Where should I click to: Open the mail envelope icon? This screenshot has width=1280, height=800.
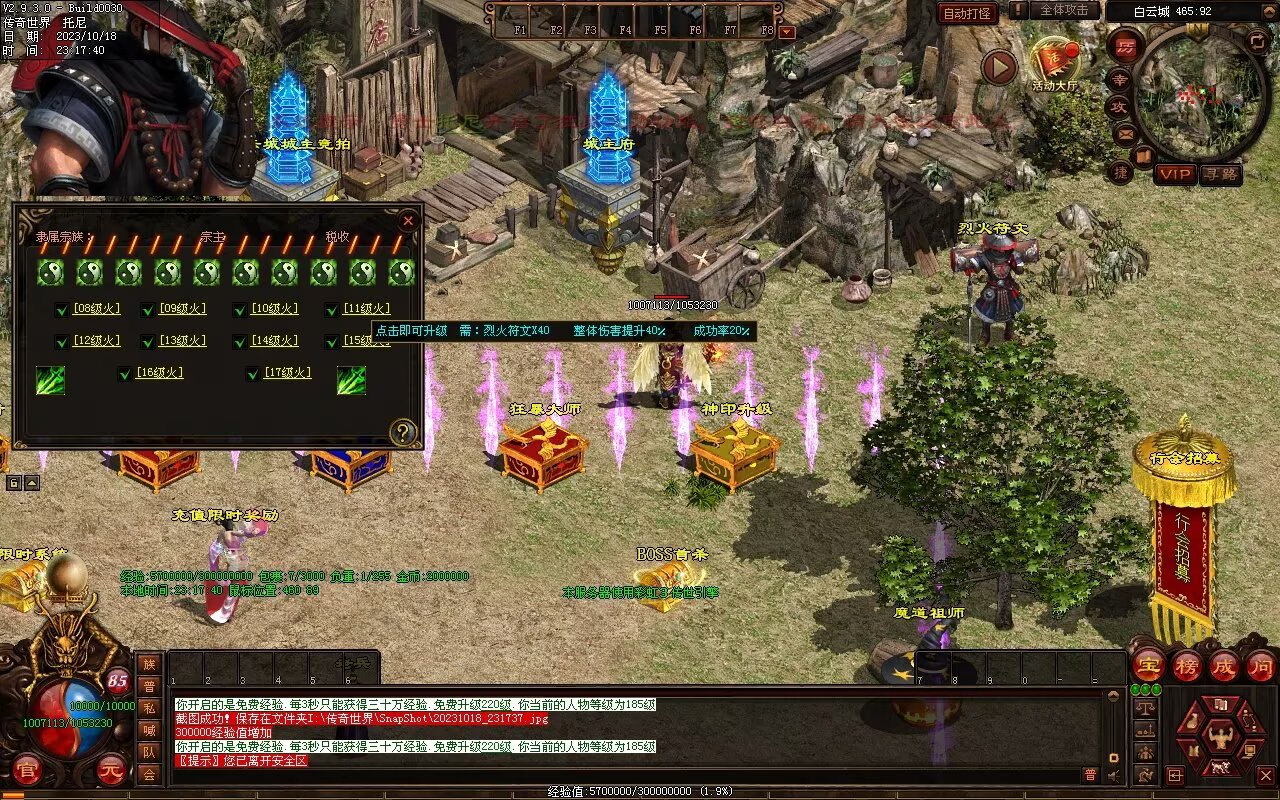pyautogui.click(x=1126, y=133)
